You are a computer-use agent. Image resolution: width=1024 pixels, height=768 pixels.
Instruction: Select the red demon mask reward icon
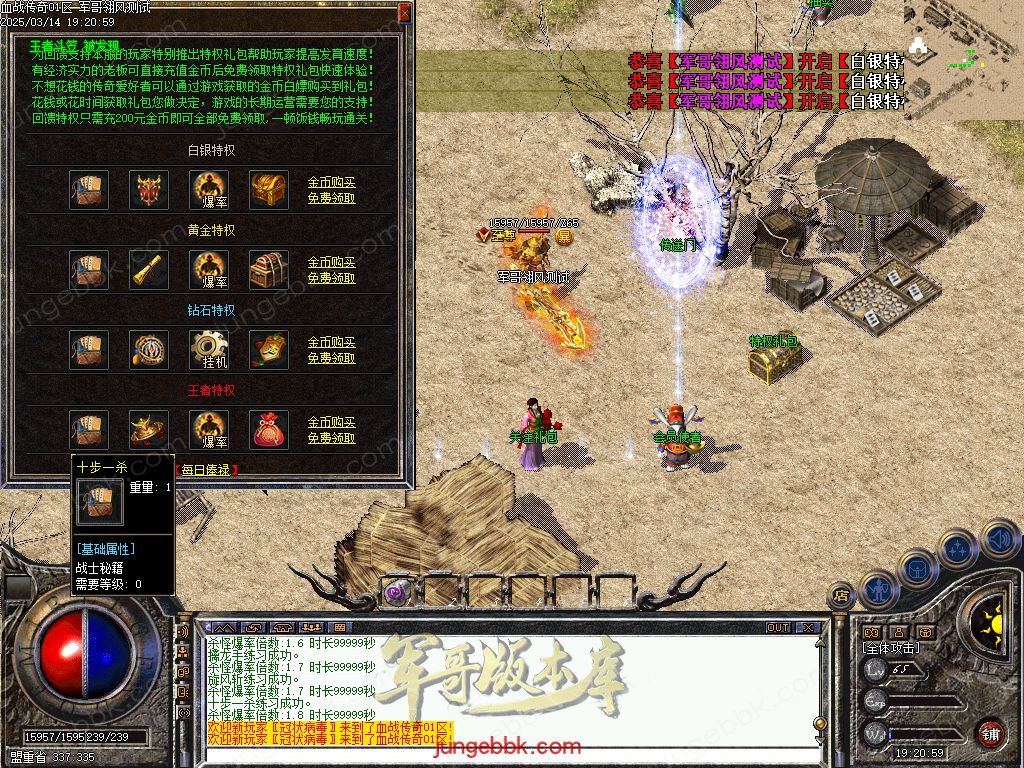click(x=149, y=190)
